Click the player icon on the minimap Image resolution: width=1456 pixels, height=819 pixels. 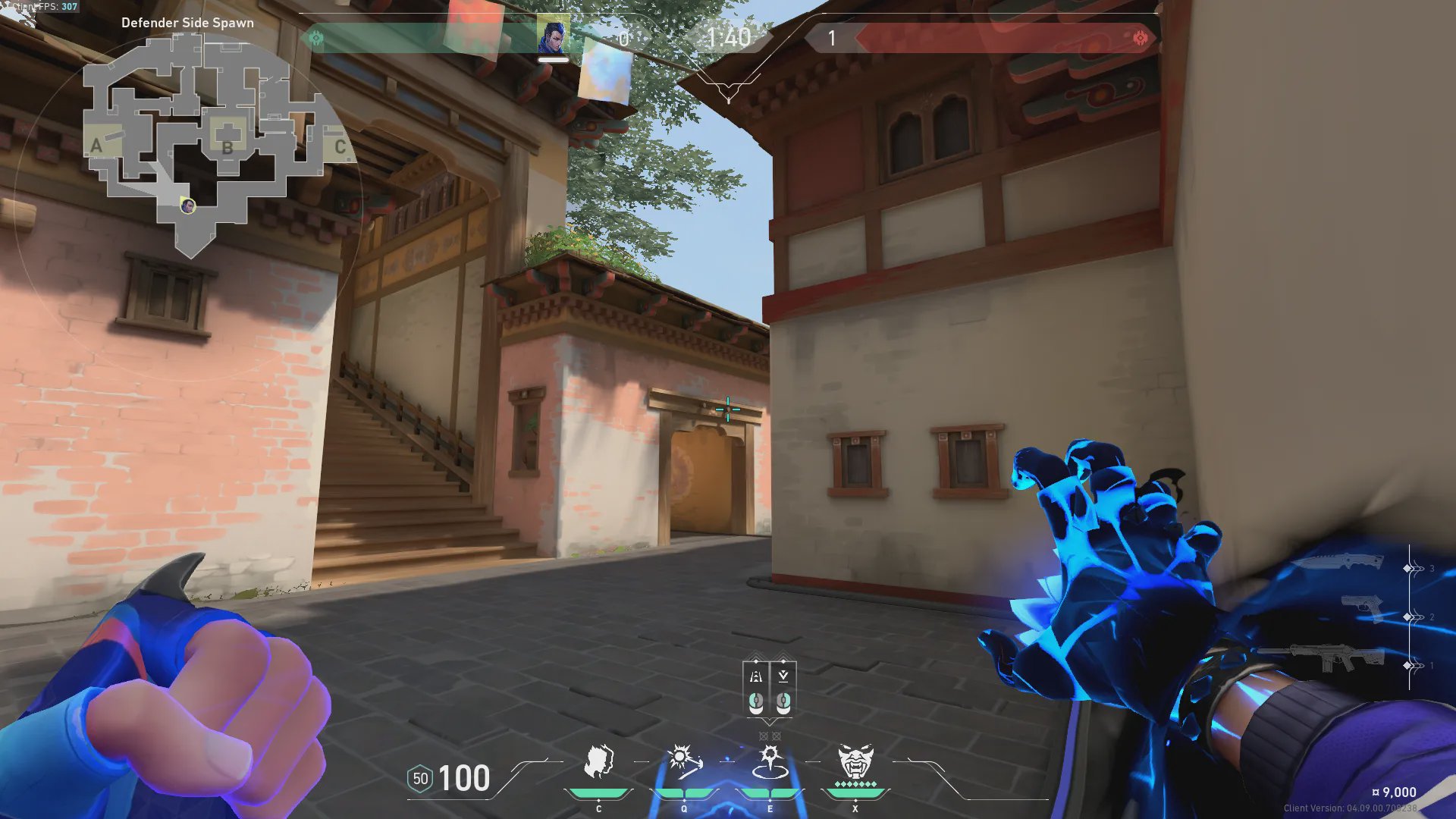pos(187,206)
